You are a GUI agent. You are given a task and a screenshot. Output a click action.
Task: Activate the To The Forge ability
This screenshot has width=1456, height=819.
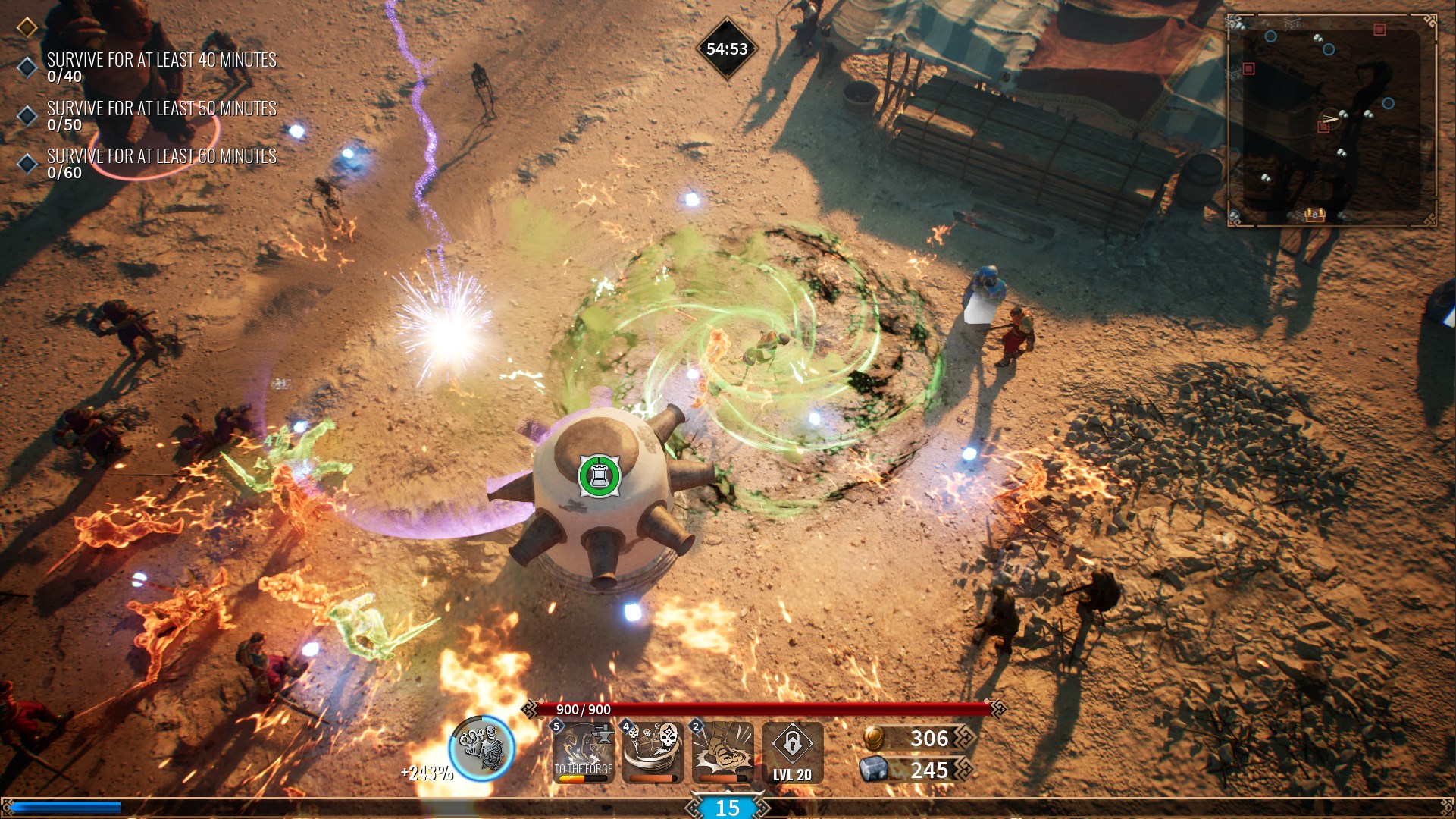click(584, 752)
